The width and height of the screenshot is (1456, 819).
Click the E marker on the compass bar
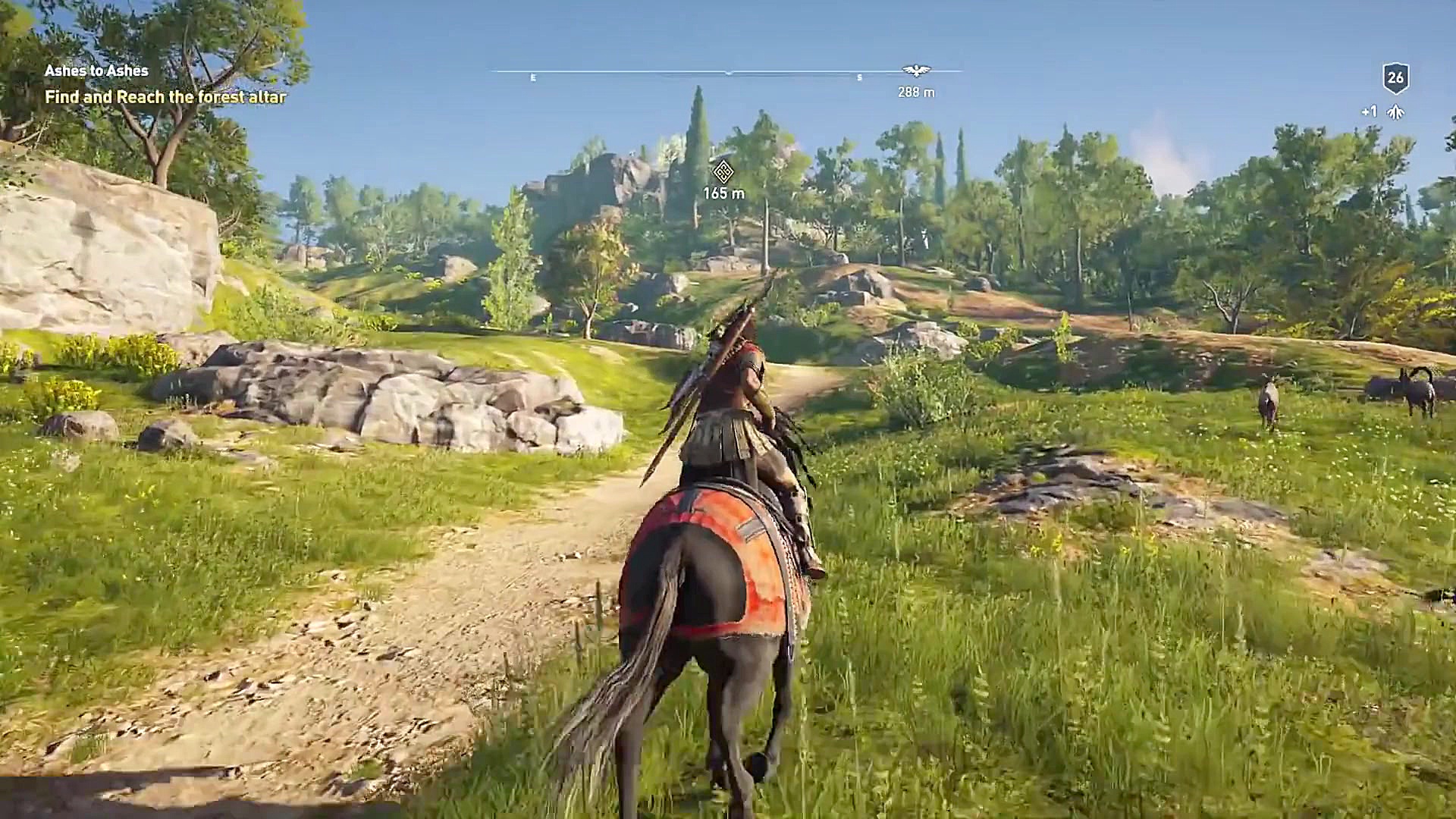pyautogui.click(x=533, y=76)
